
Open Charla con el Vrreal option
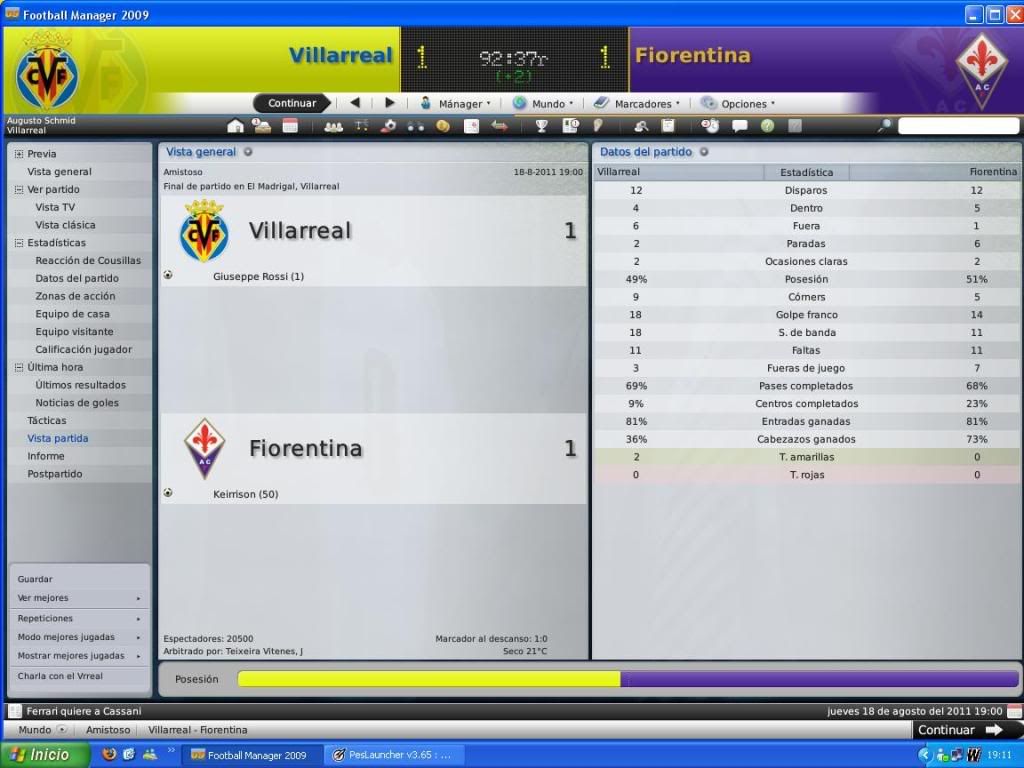60,676
